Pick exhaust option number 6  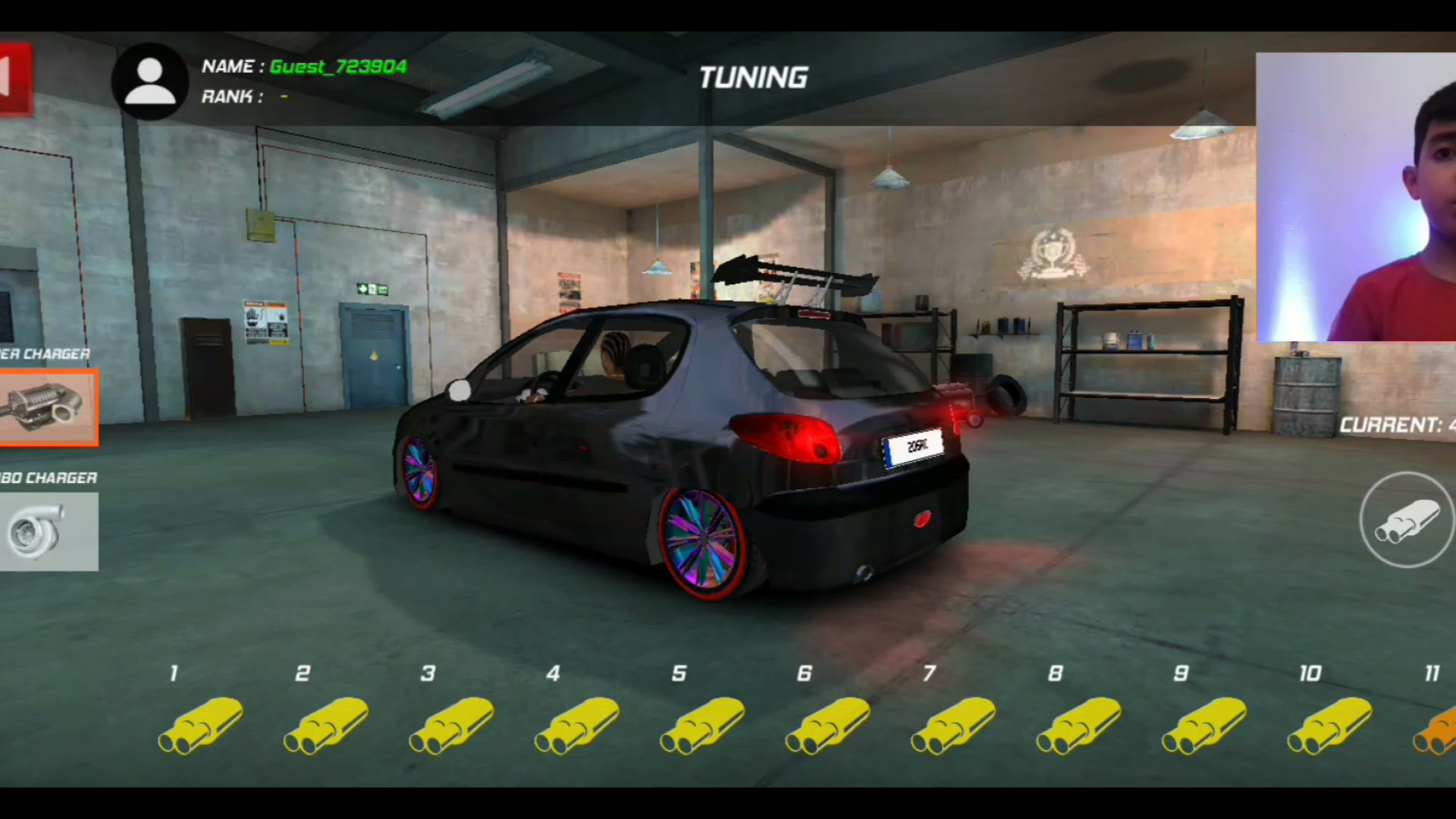tap(828, 725)
